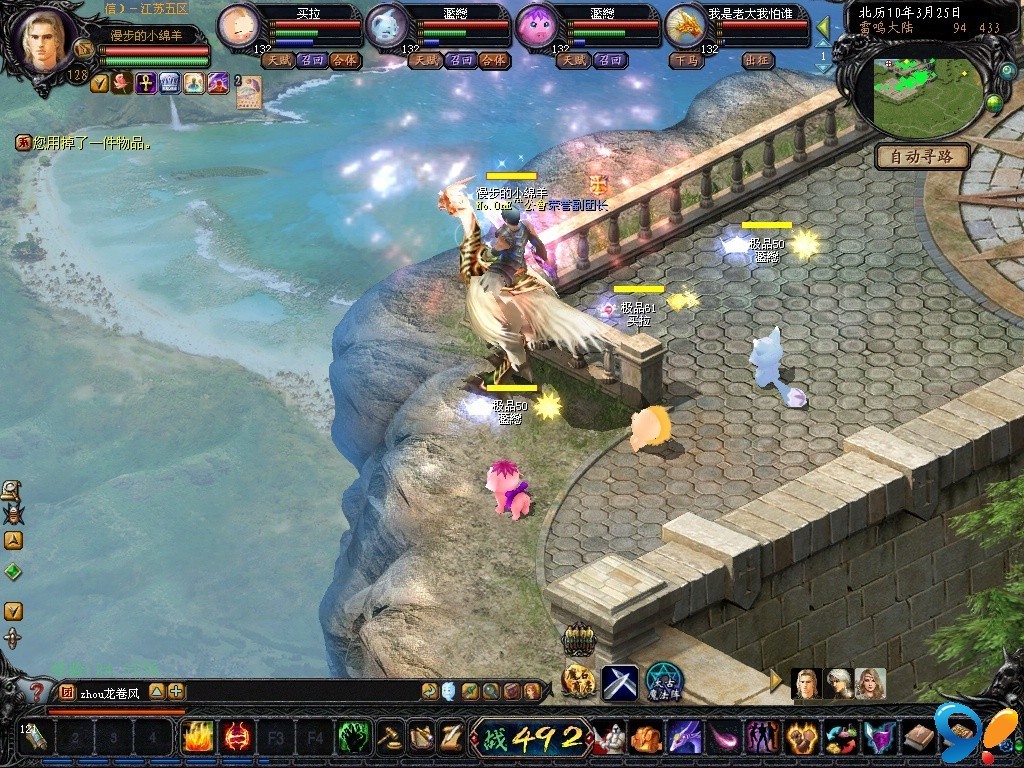Click the ankh buff icon

tap(146, 83)
